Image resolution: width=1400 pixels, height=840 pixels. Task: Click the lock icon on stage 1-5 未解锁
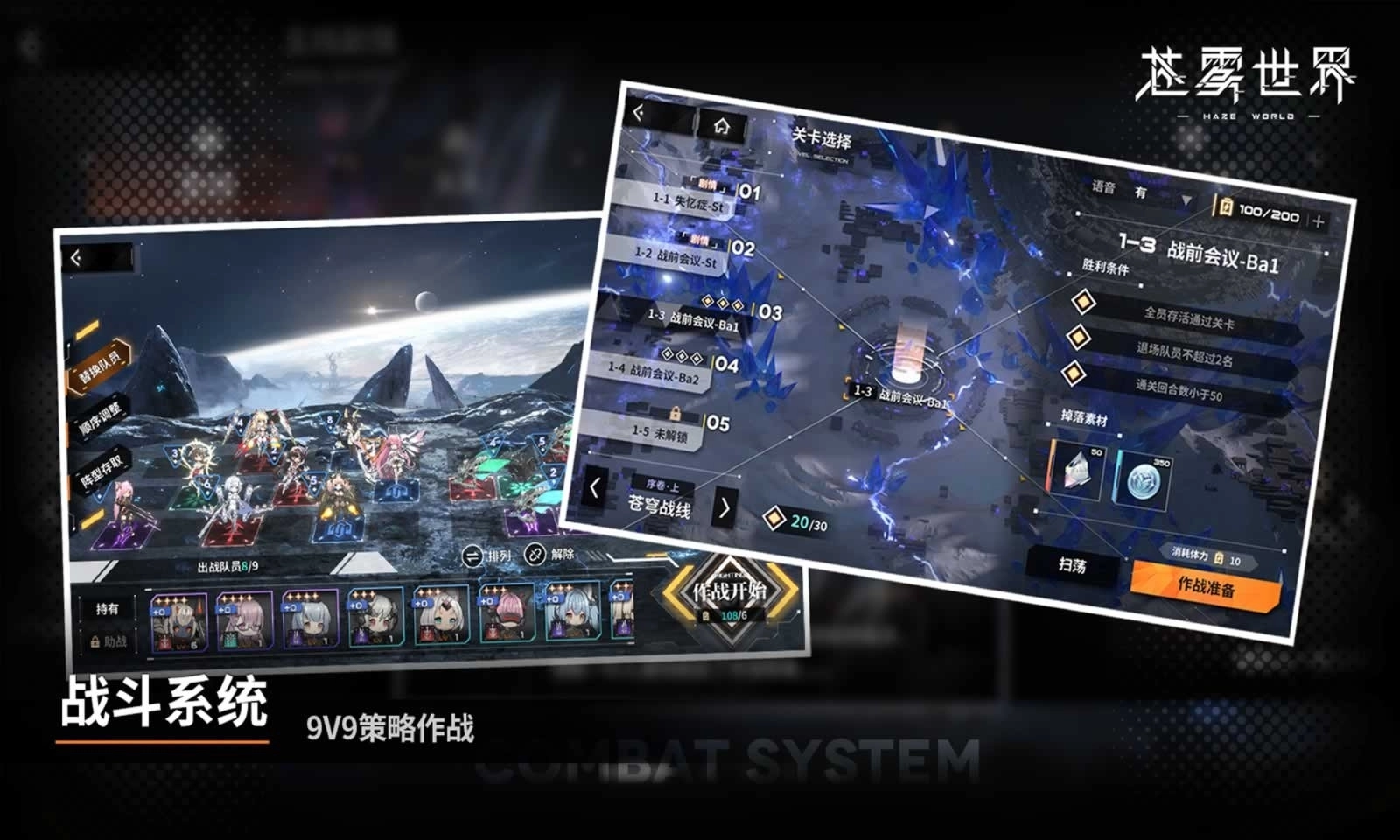pyautogui.click(x=675, y=414)
